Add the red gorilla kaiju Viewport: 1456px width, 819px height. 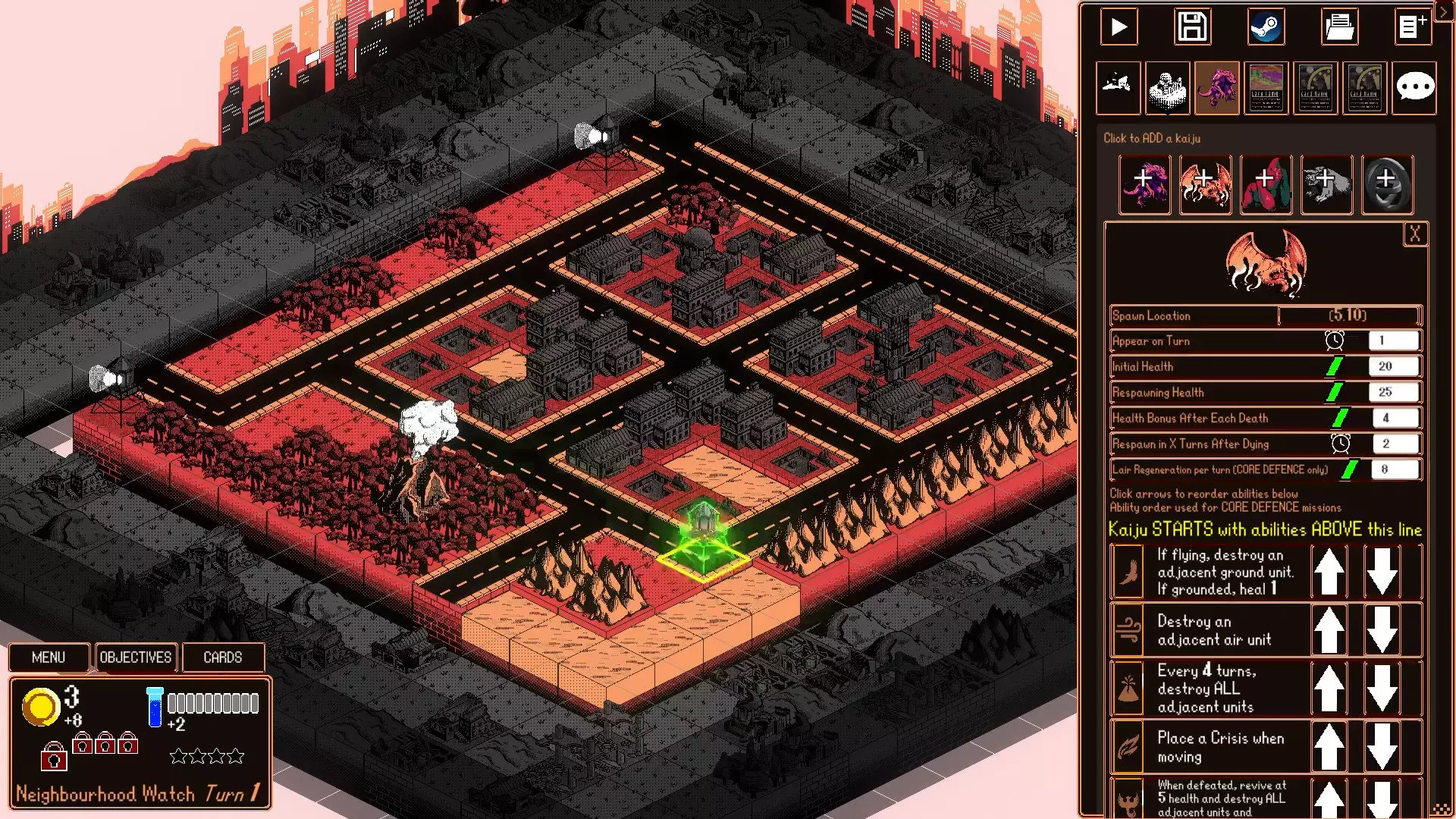tap(1265, 184)
